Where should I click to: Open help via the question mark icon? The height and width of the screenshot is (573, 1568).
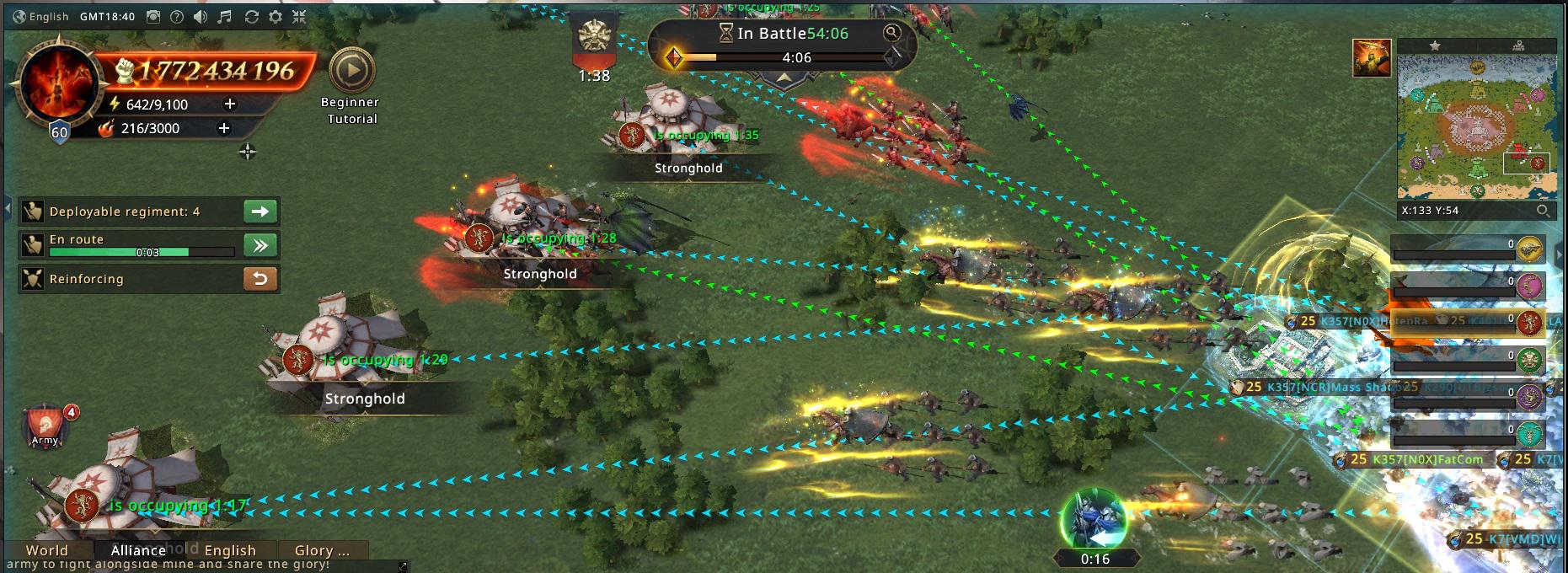(177, 17)
